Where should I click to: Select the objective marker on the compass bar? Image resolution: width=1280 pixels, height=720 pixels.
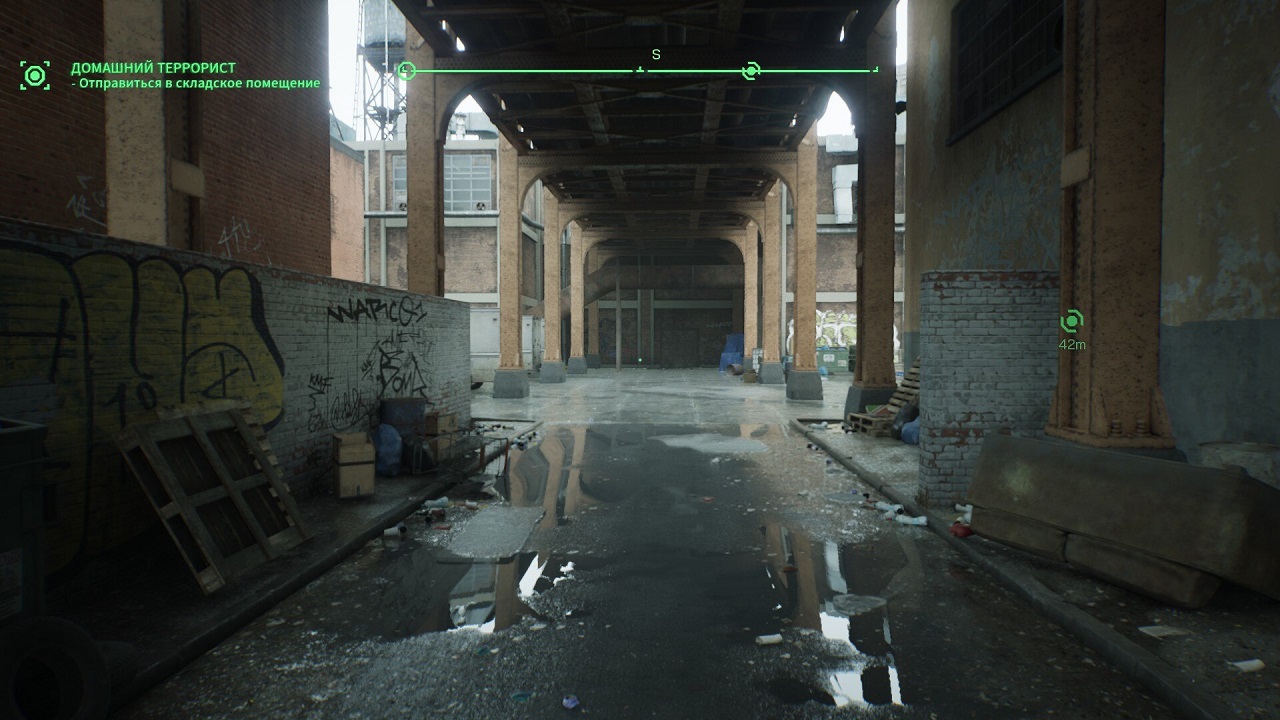(x=751, y=70)
